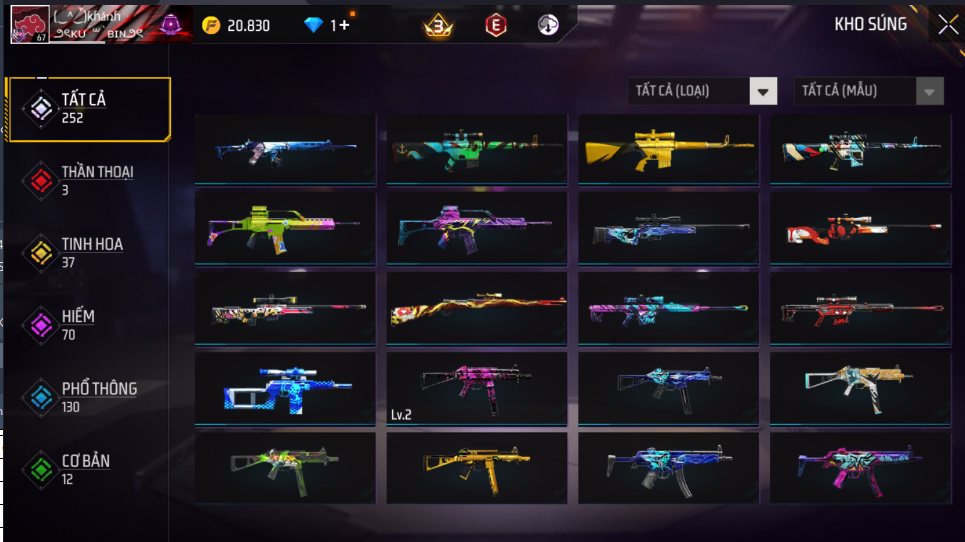Add diamonds via the plus button
Viewport: 965px width, 542px height.
[345, 25]
